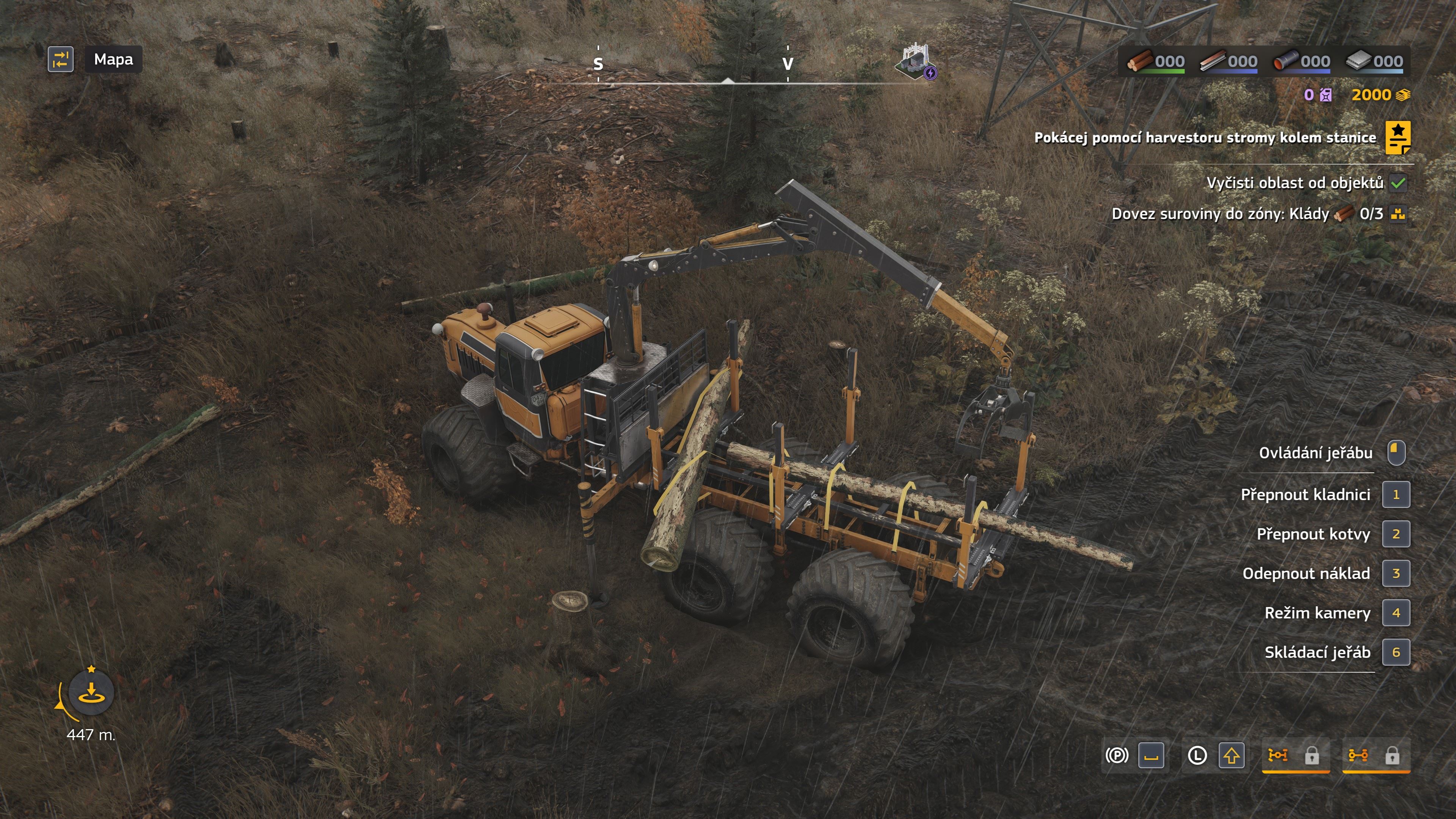Toggle the parking brake indicator

[1116, 755]
